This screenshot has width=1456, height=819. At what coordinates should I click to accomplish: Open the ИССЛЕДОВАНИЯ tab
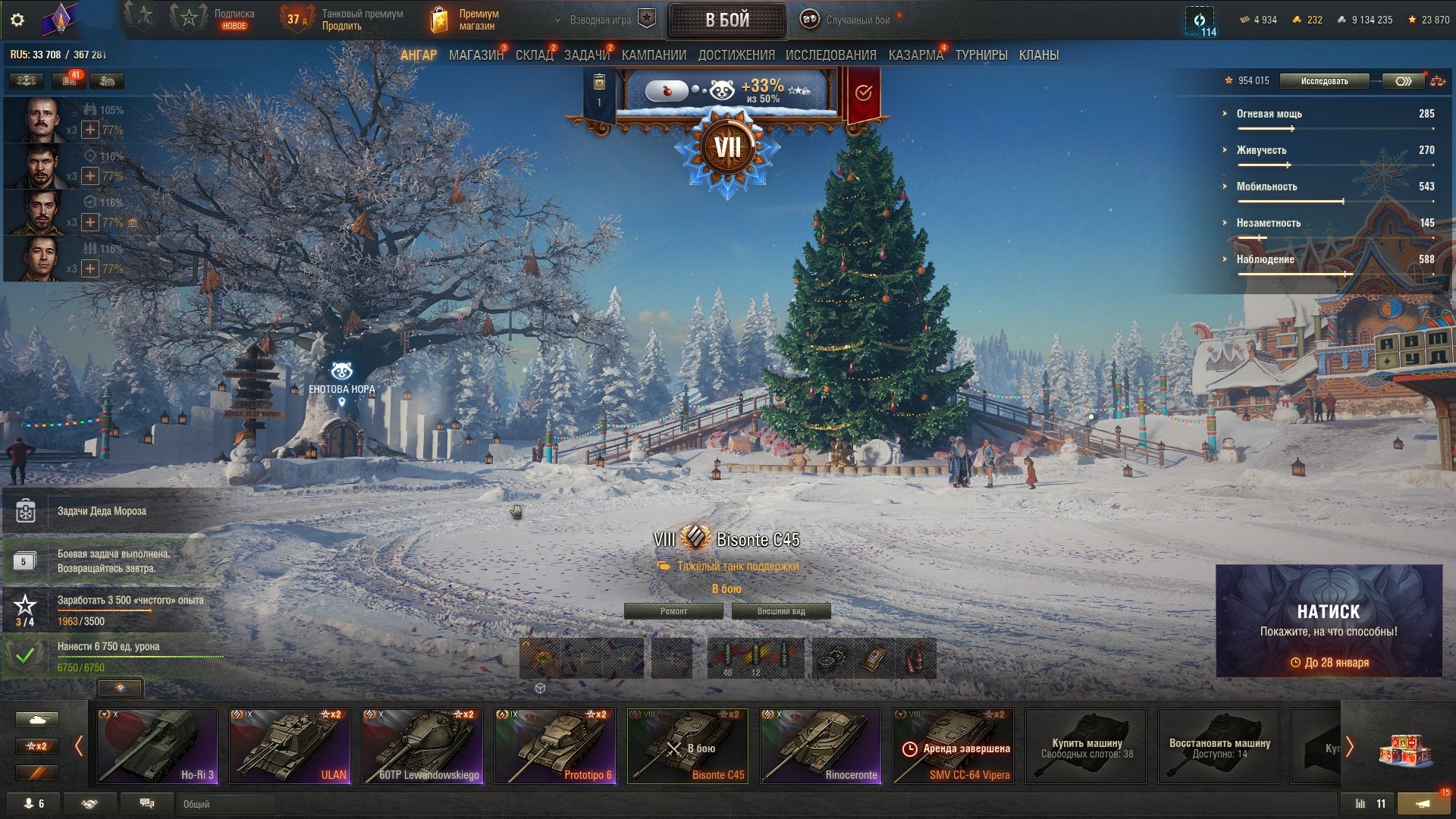pos(830,55)
